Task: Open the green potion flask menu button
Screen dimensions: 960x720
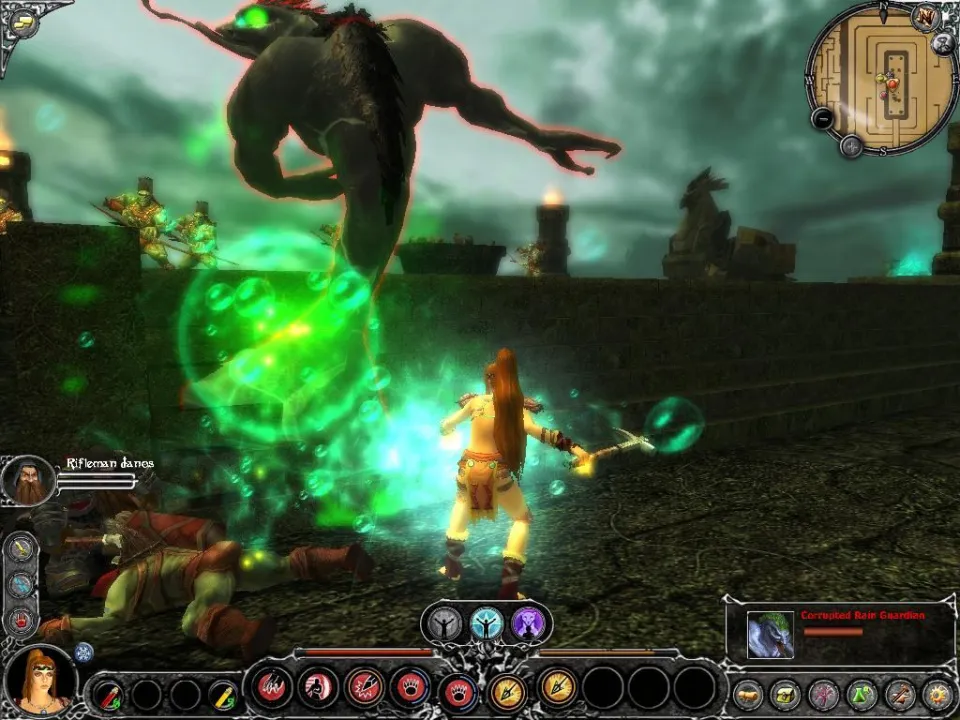Action: [x=862, y=693]
